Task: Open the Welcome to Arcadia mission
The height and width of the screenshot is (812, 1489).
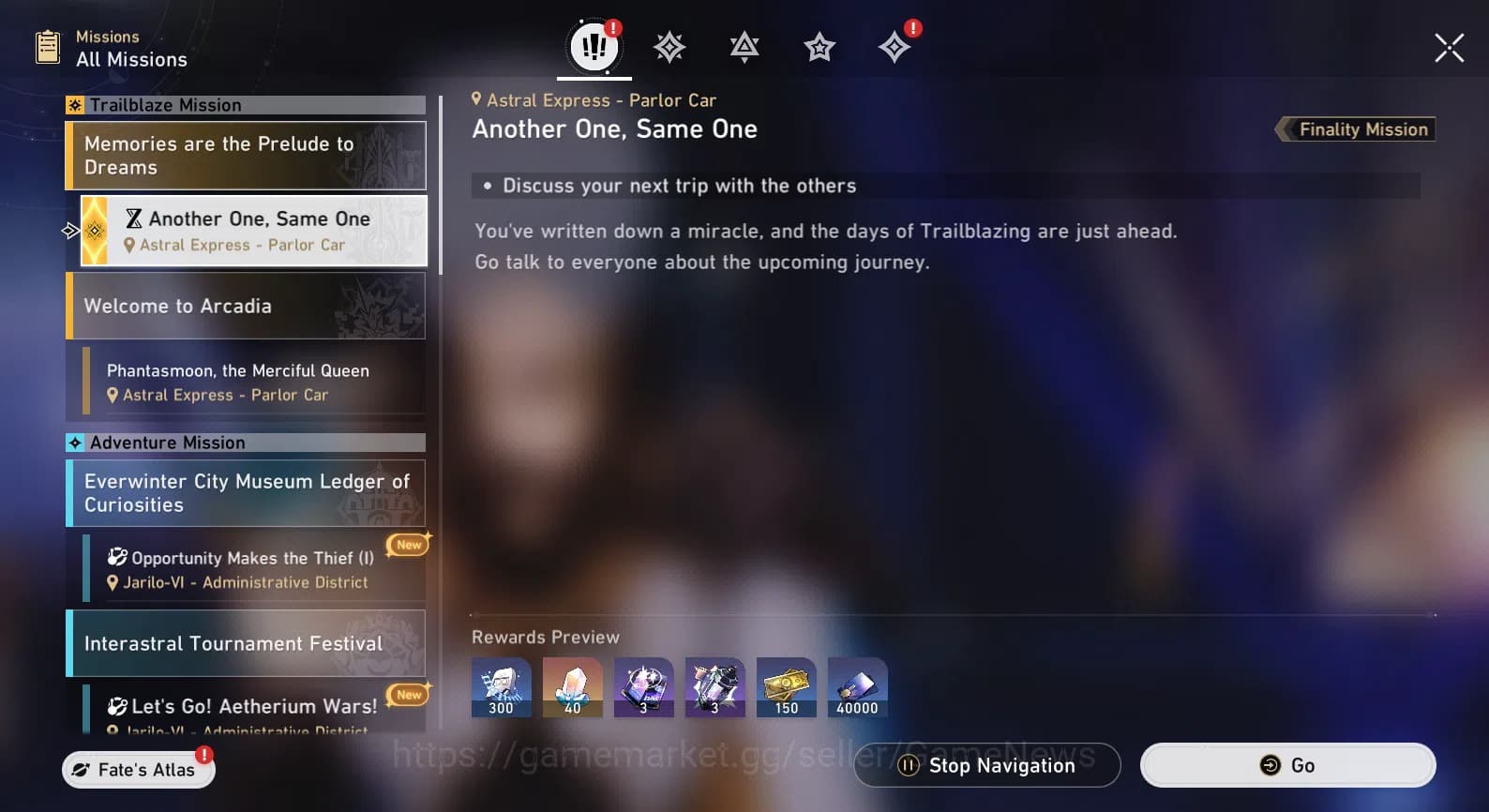Action: [x=246, y=306]
